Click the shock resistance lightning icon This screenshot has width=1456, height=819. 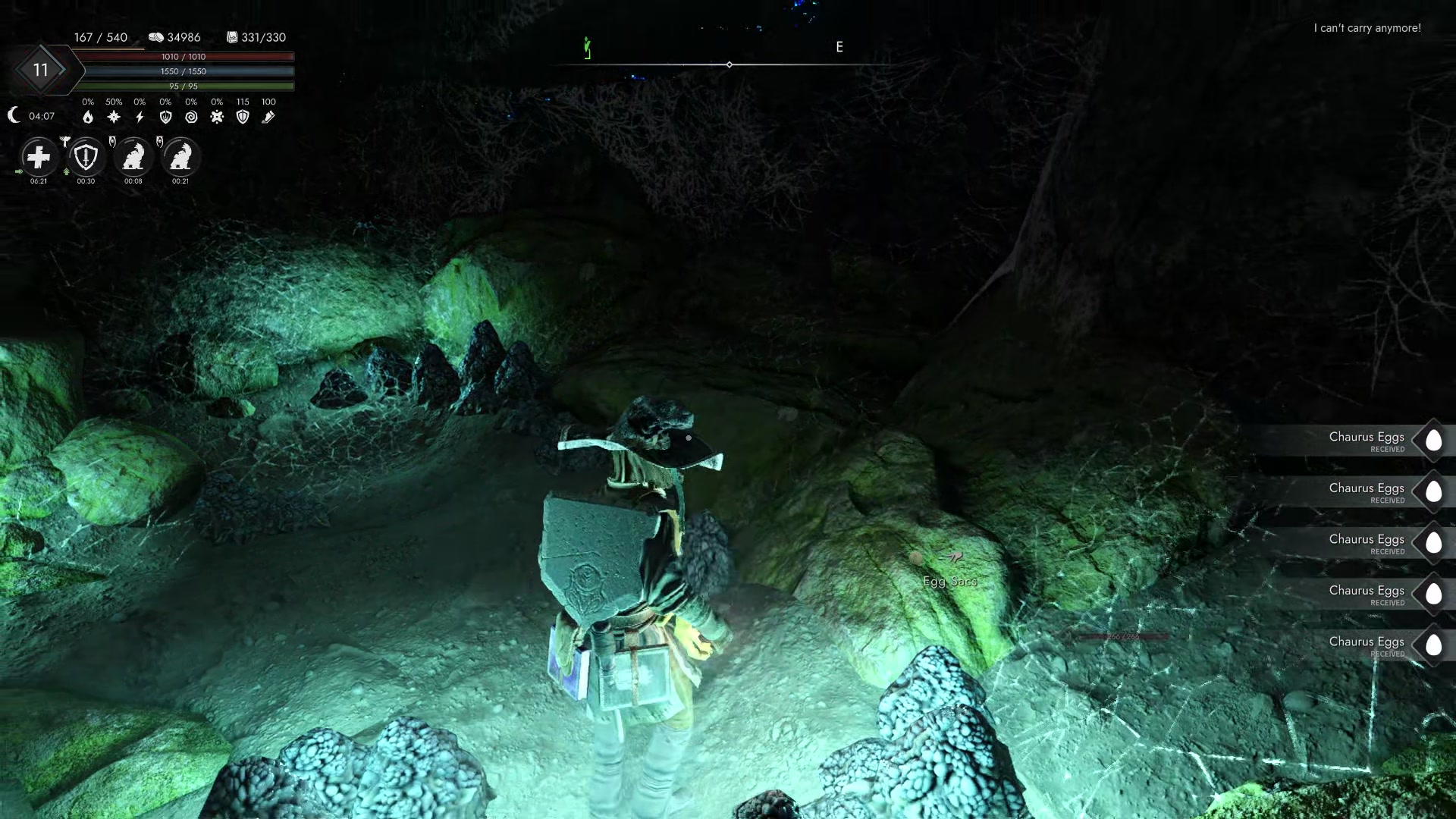coord(139,118)
